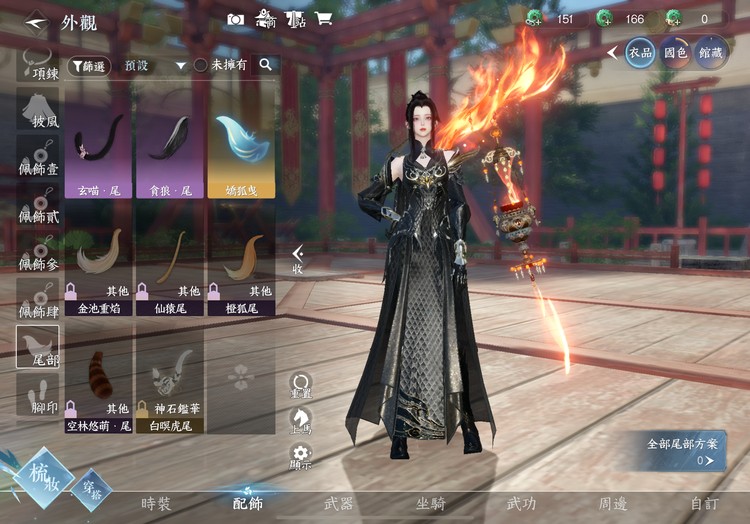Expand the 預設 sort dropdown
750x524 pixels.
[181, 65]
